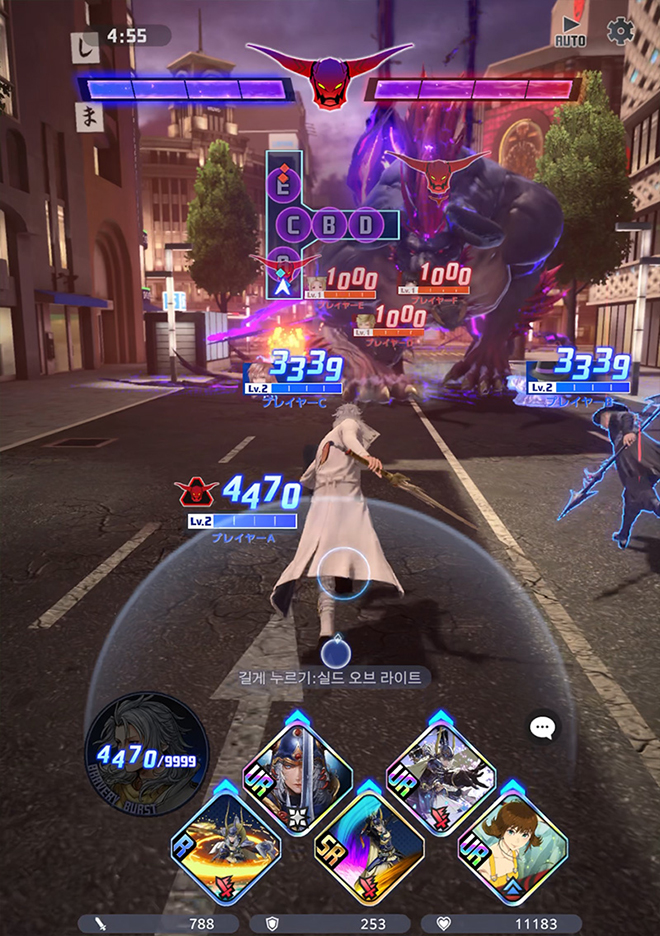Select the UR helmeted swordsman ability card
The height and width of the screenshot is (936, 660).
point(297,769)
